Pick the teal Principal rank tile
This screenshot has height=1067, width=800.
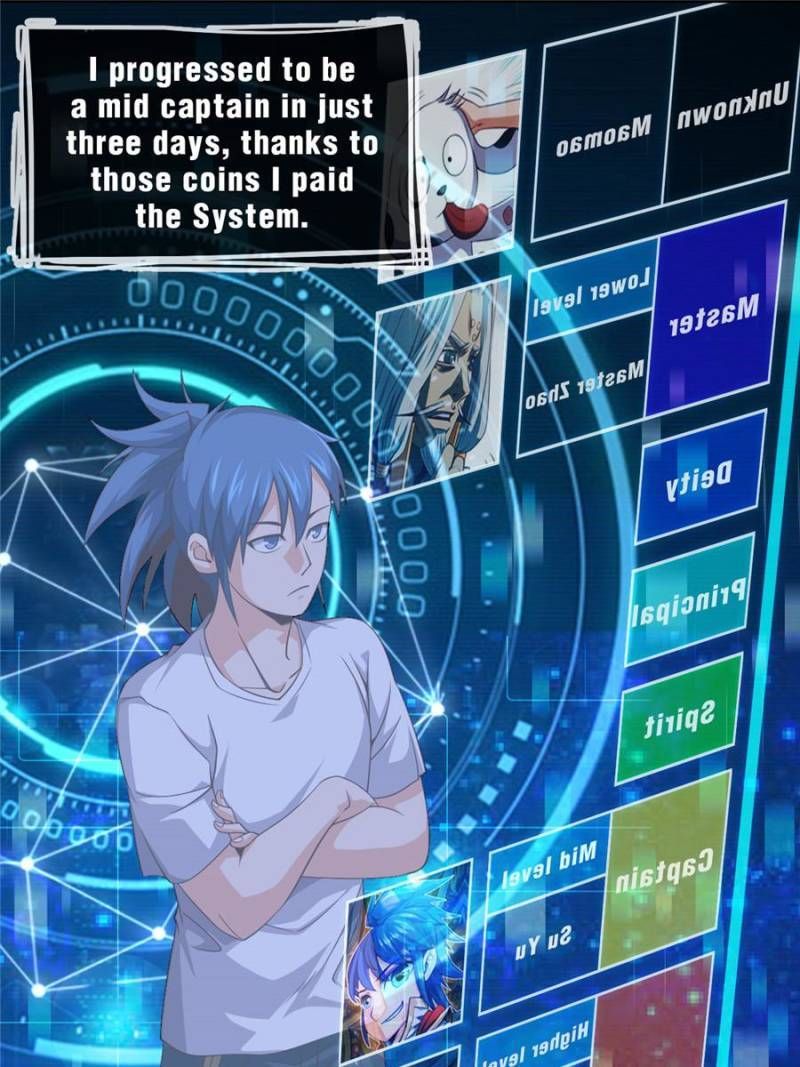689,598
